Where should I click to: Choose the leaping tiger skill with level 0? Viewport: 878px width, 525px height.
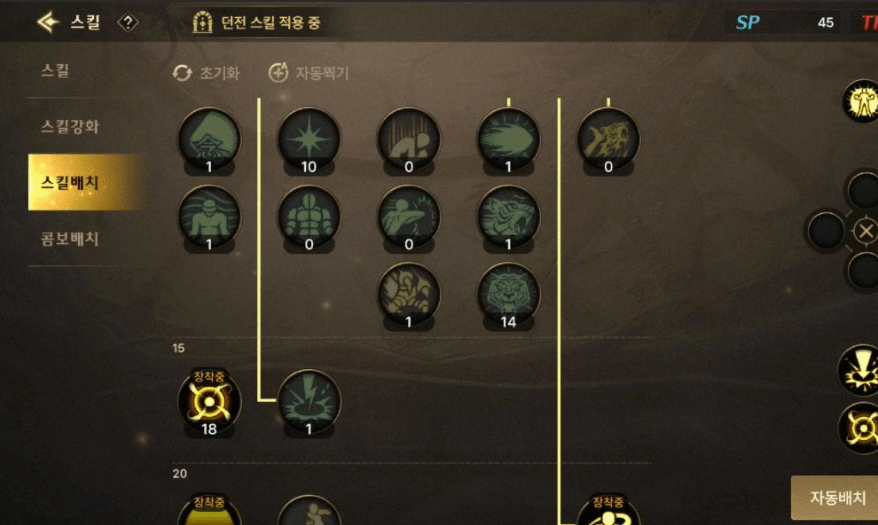tap(608, 138)
